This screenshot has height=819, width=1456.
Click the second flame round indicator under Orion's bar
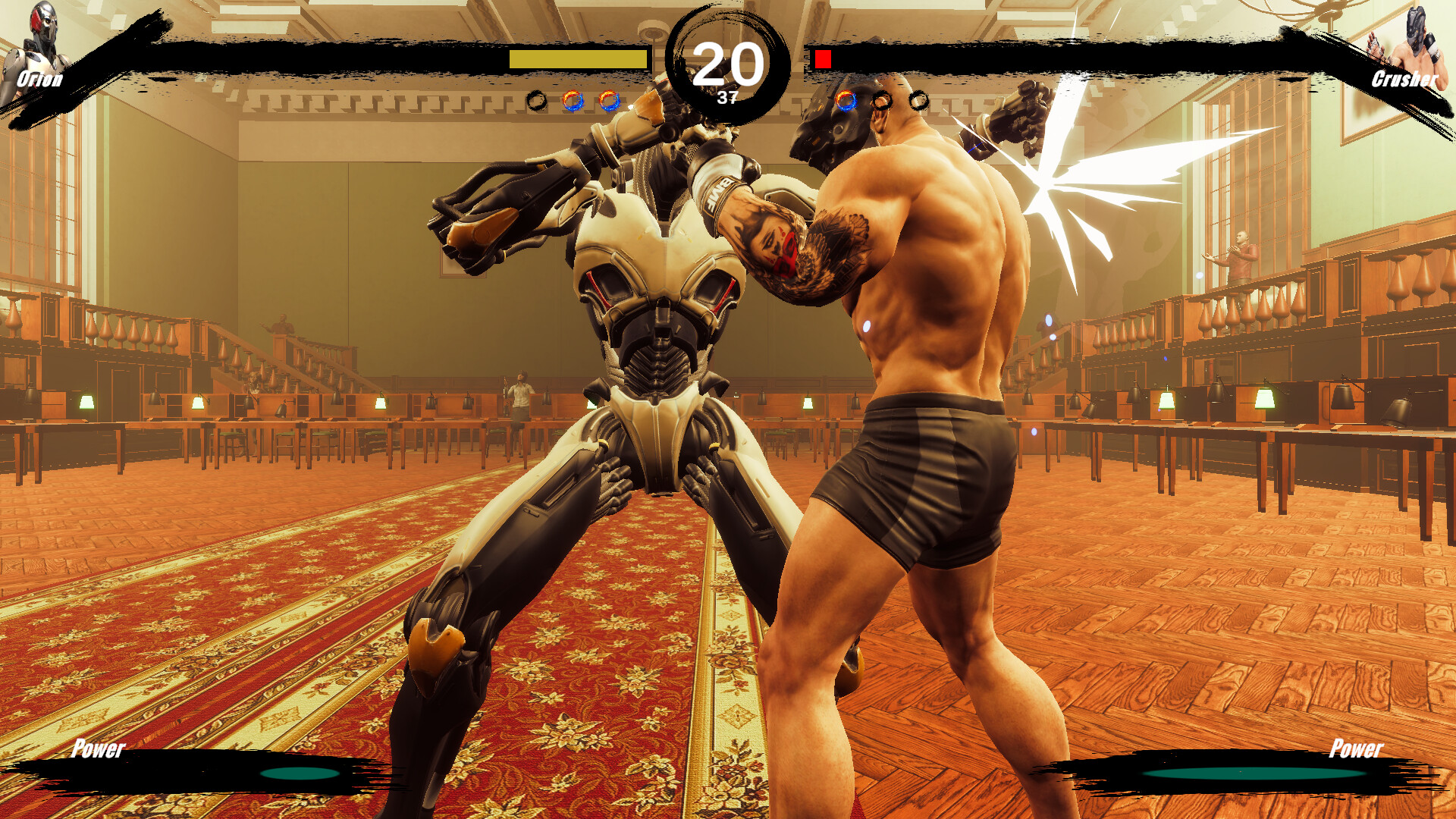coord(608,99)
